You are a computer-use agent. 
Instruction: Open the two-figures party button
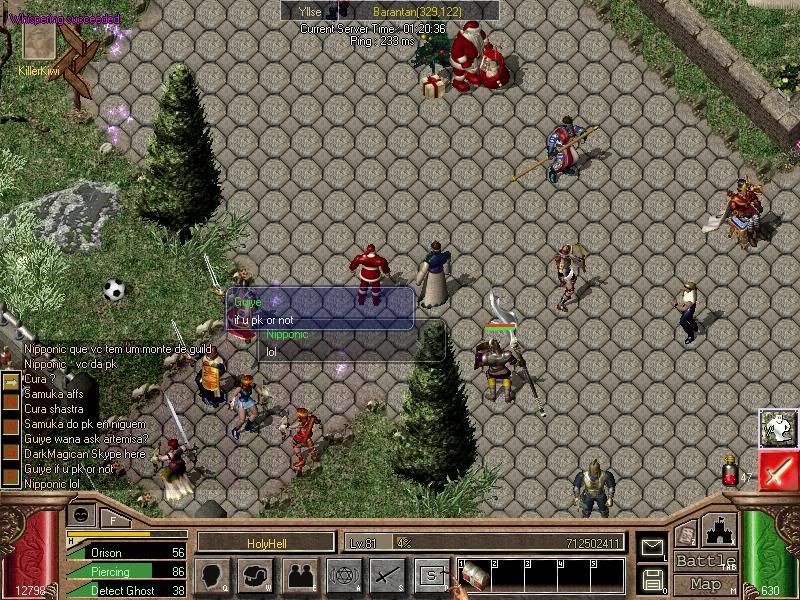pos(300,575)
